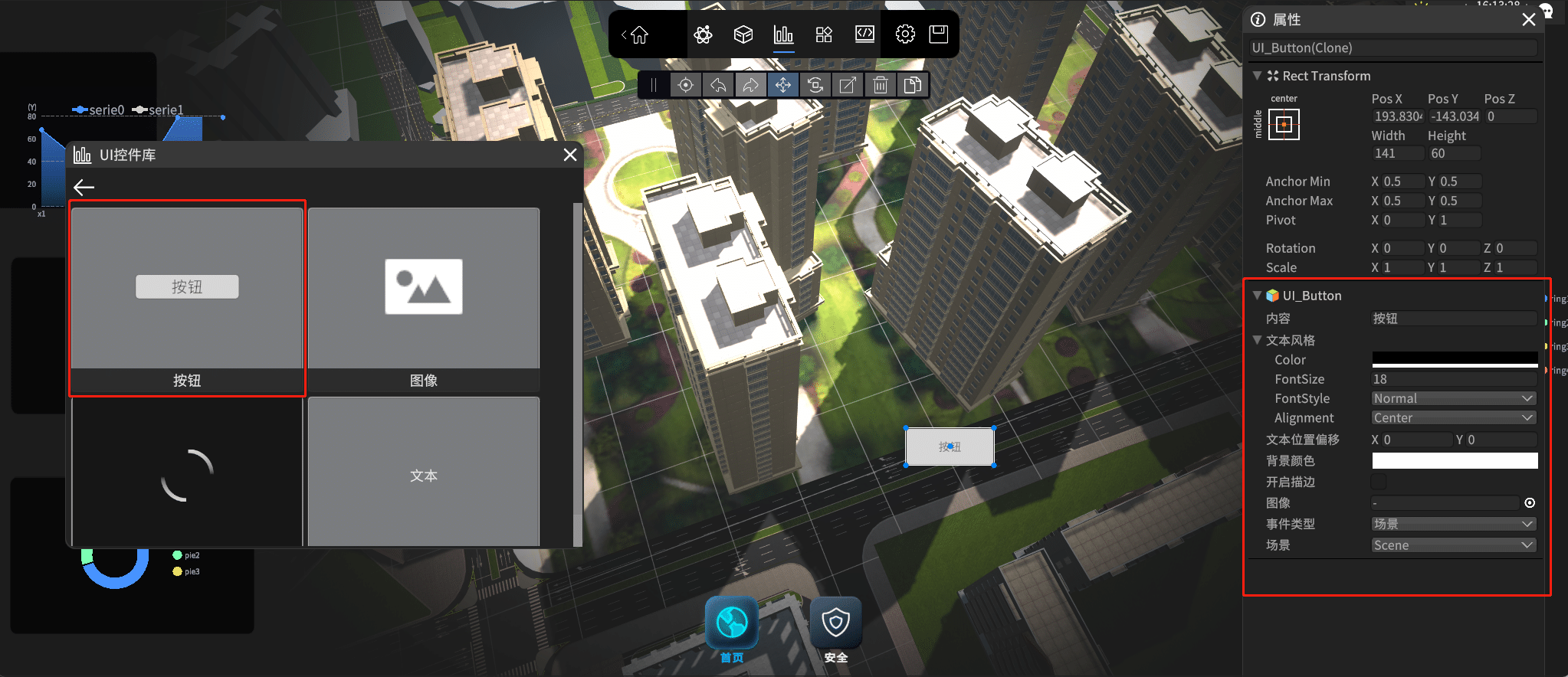Toggle the 开启描边 outline checkbox
1568x677 pixels.
tap(1379, 482)
